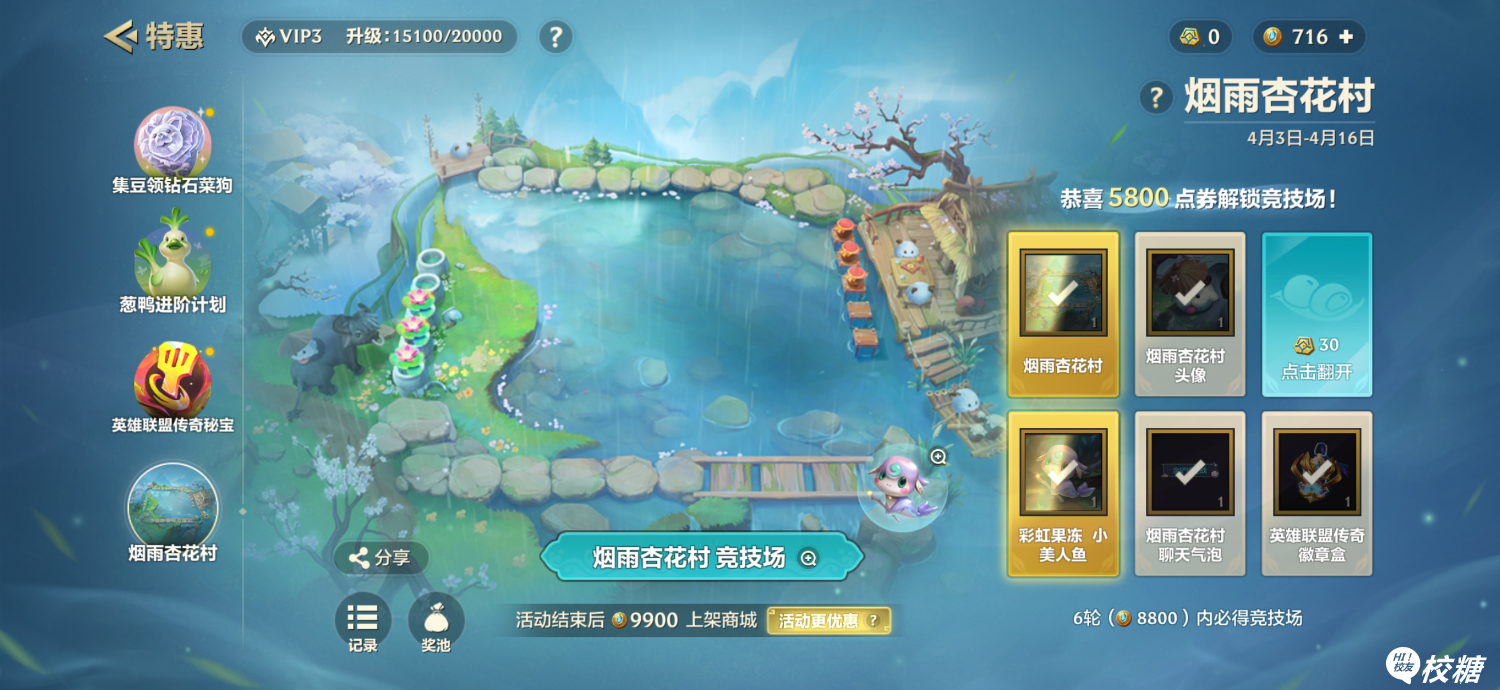Image resolution: width=1500 pixels, height=690 pixels.
Task: View the 烟雨杏花村头像 avatar reward
Action: pyautogui.click(x=1190, y=314)
